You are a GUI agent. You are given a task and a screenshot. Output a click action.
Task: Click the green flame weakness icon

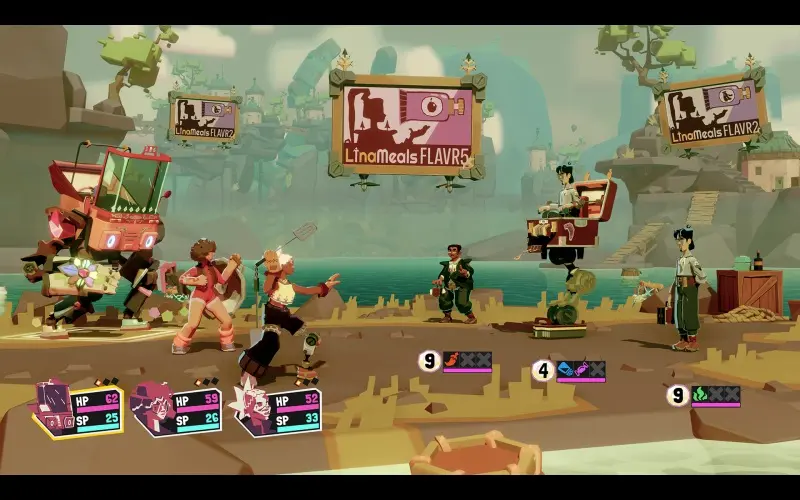[x=700, y=394]
